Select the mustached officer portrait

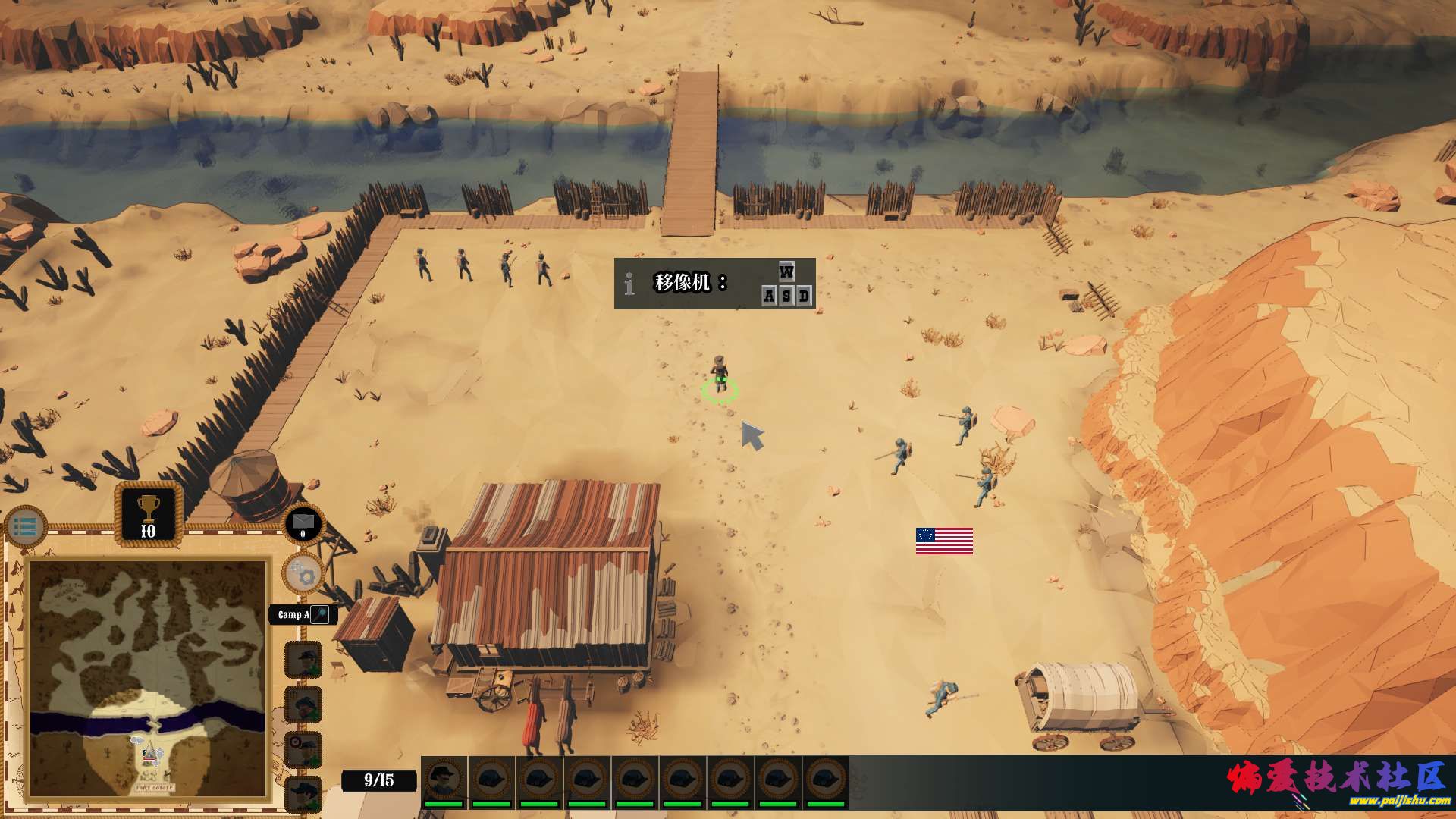tap(444, 781)
